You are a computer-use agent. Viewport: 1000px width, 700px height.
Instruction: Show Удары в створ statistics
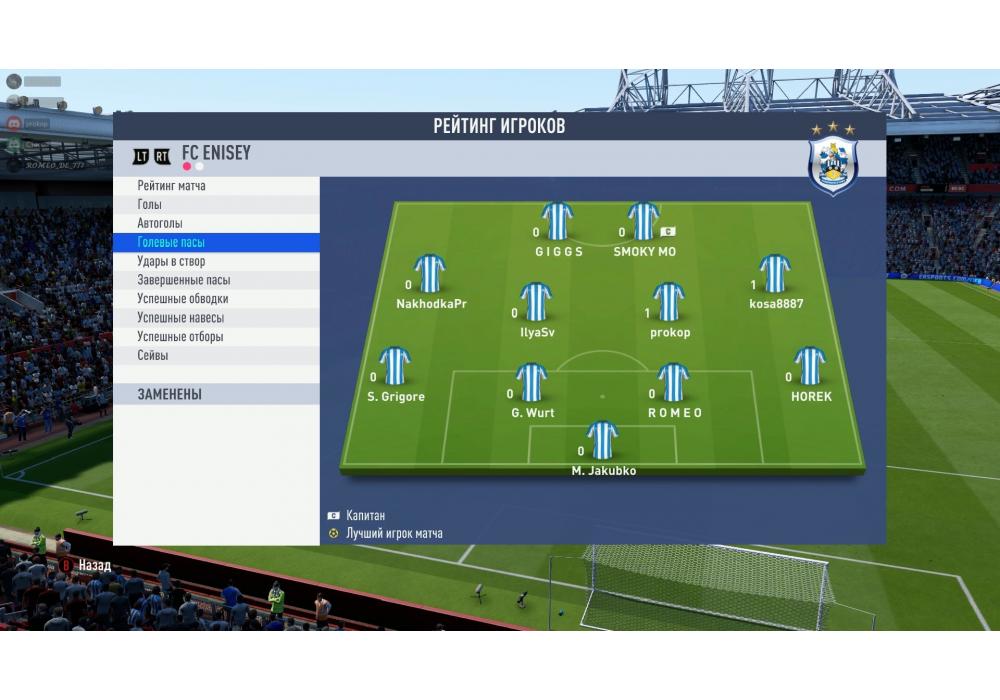coord(171,262)
